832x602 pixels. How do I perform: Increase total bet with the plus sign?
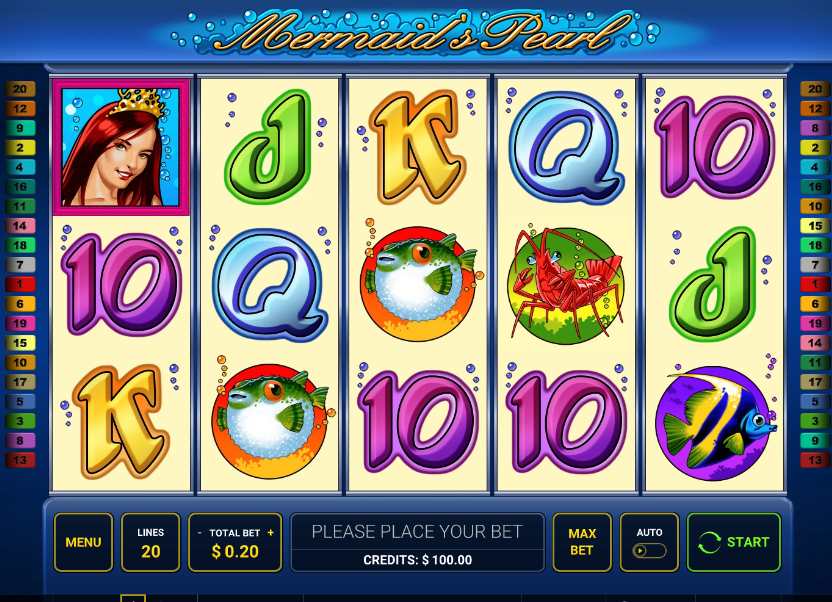270,533
